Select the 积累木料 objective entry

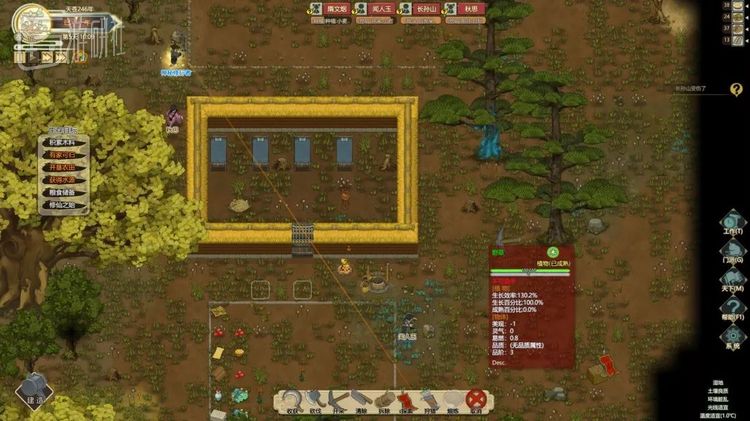click(x=67, y=143)
